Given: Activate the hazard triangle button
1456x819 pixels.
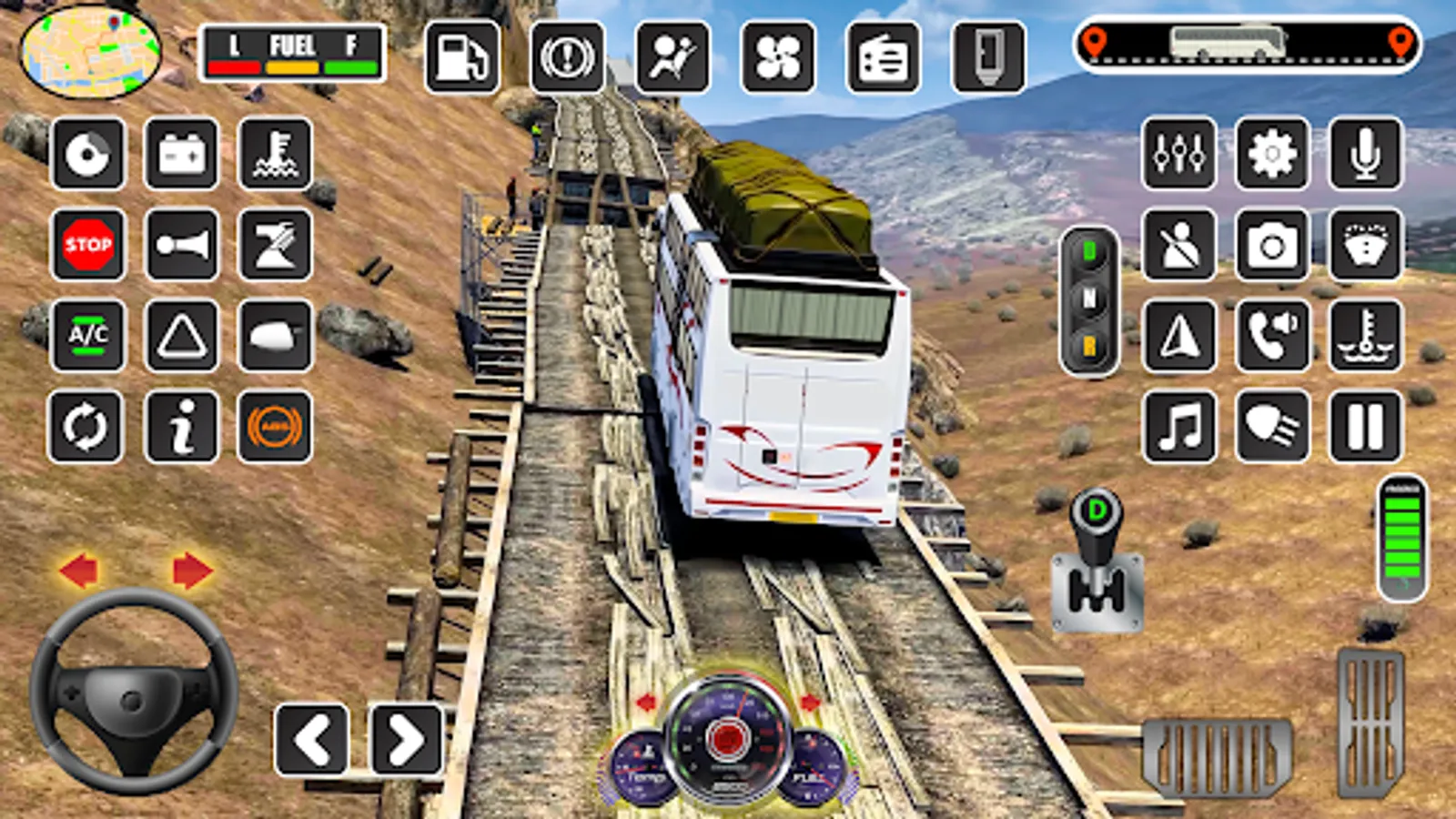Looking at the screenshot, I should 182,336.
